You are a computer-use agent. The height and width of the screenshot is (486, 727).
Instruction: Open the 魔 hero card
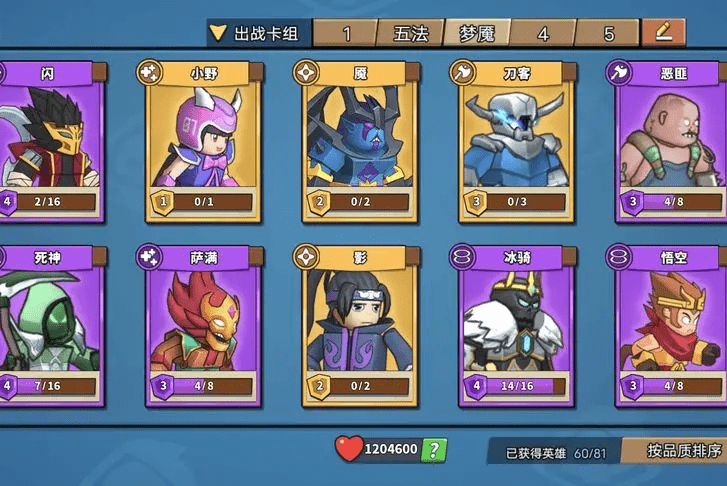coord(360,140)
